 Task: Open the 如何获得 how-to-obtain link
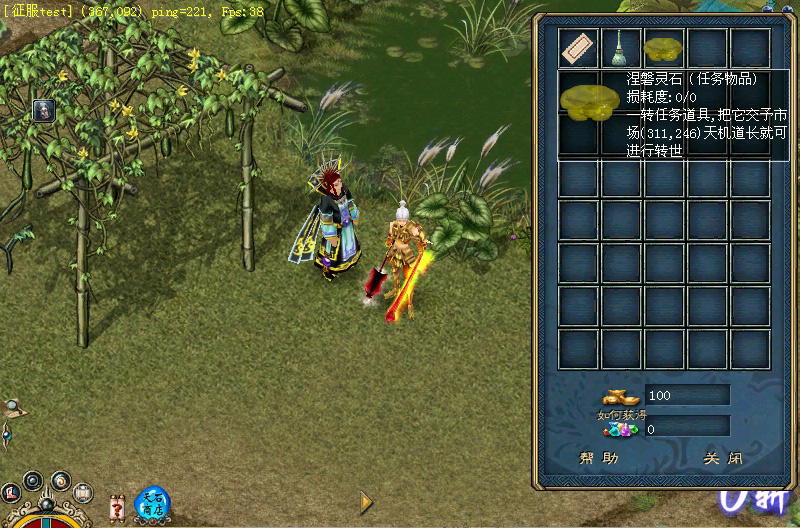[617, 415]
